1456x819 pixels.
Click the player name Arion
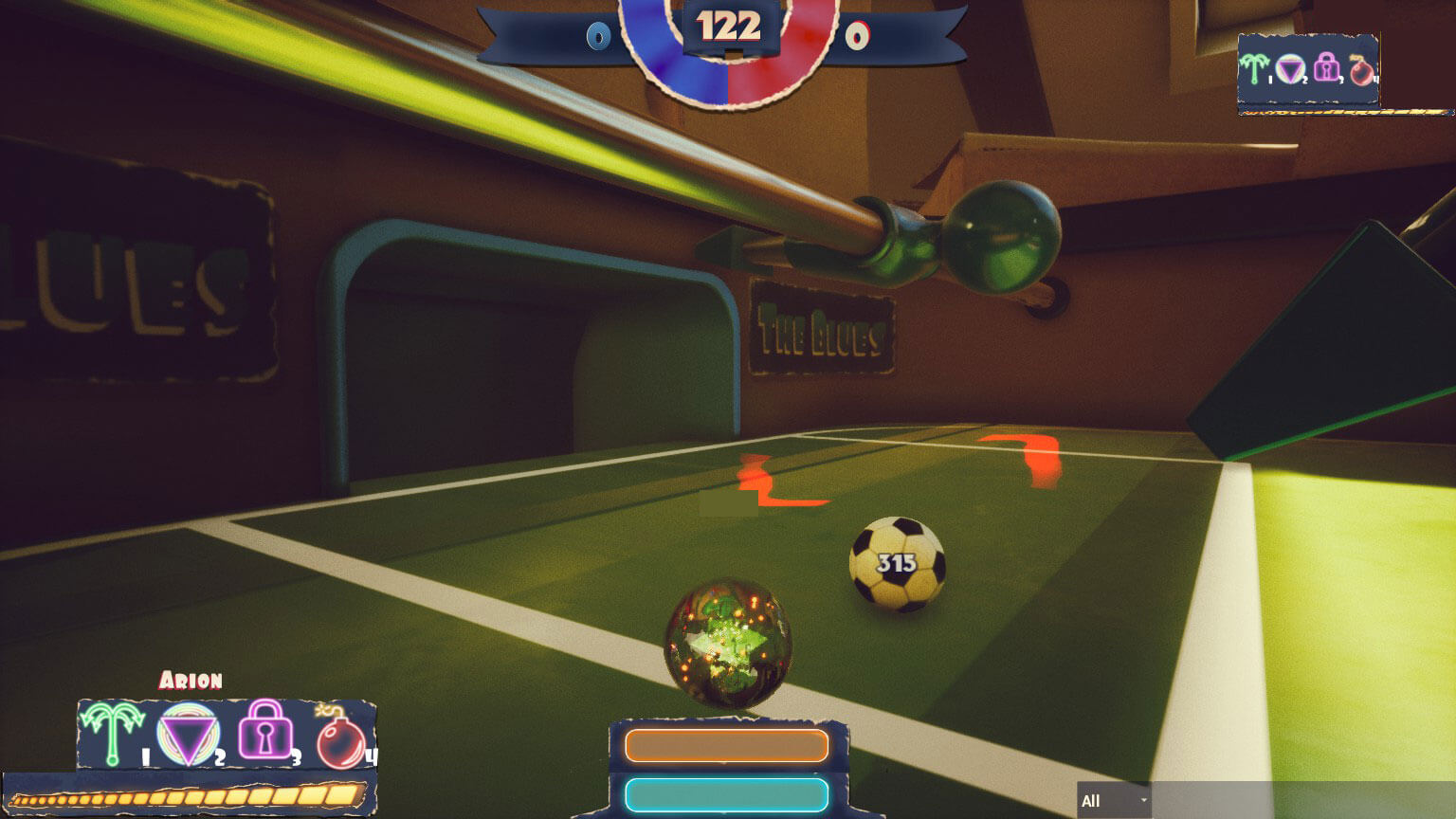pyautogui.click(x=190, y=681)
